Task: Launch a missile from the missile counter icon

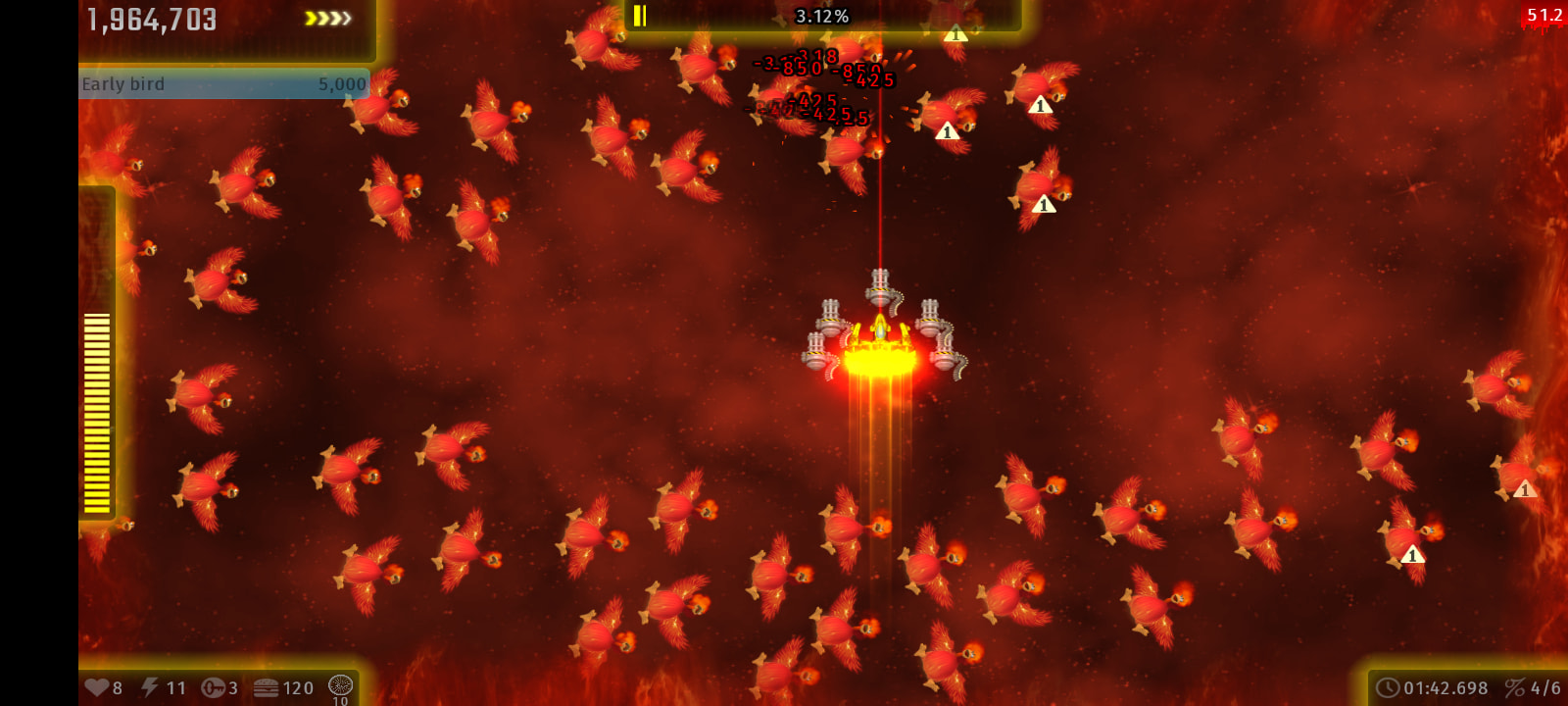Action: (213, 687)
